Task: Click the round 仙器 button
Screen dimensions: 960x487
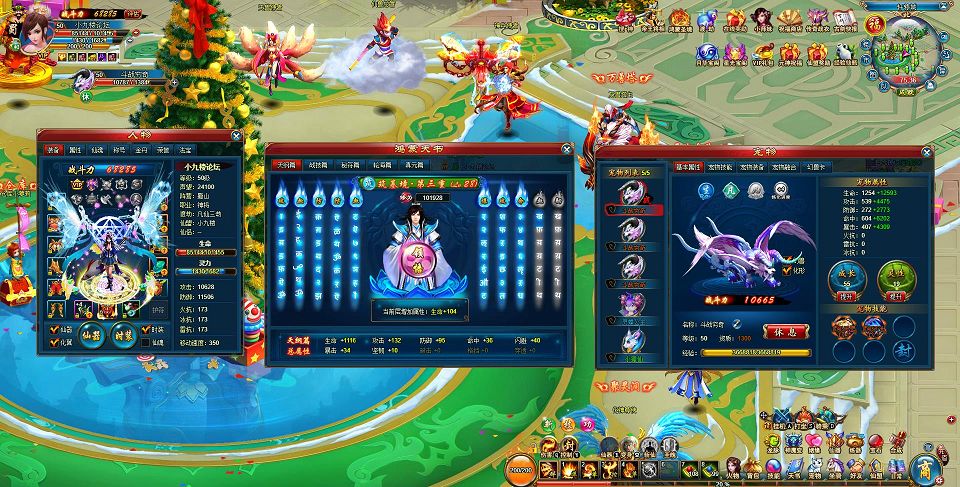Action: [93, 335]
